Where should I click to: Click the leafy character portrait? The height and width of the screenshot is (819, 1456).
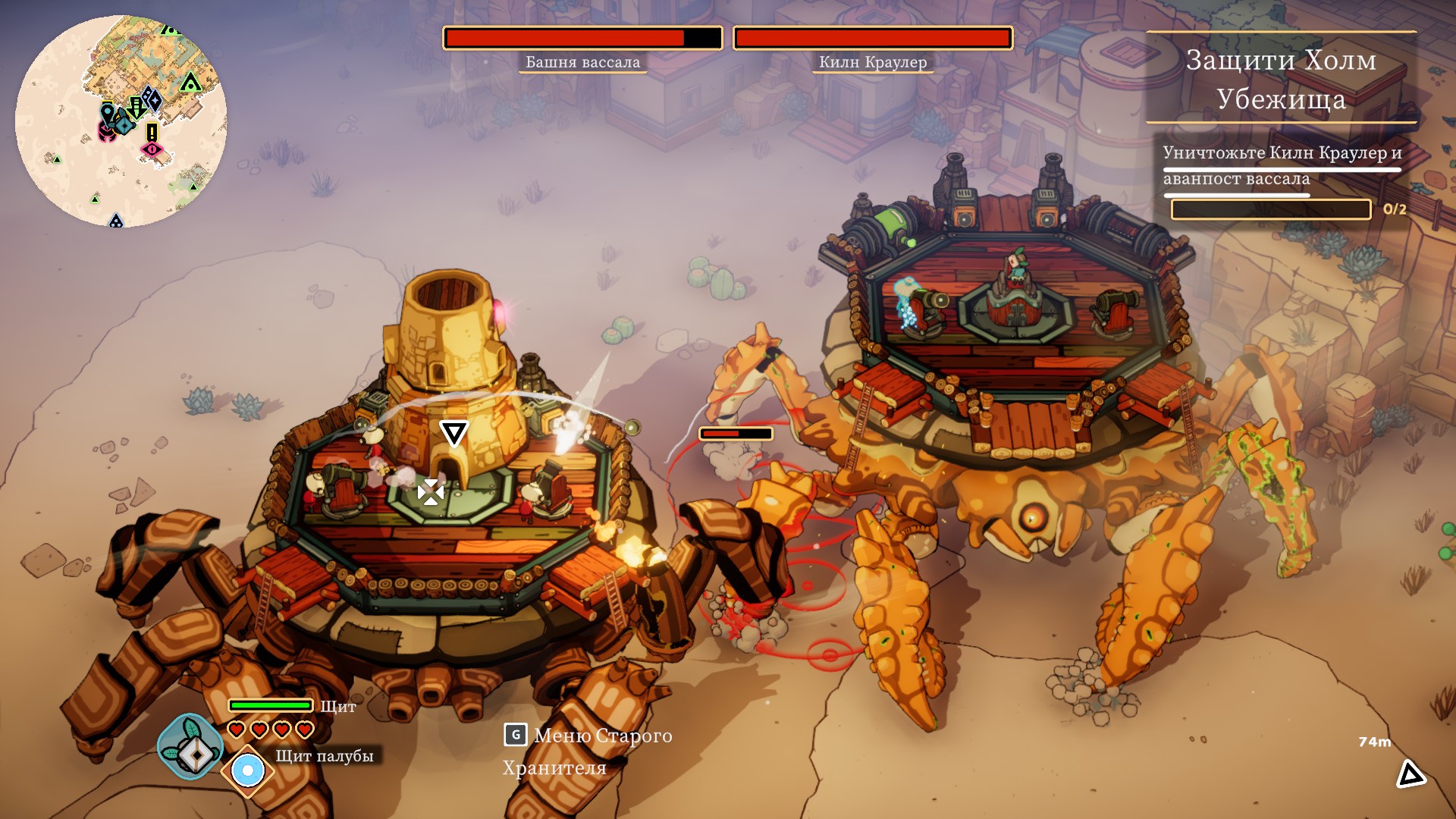pos(190,746)
